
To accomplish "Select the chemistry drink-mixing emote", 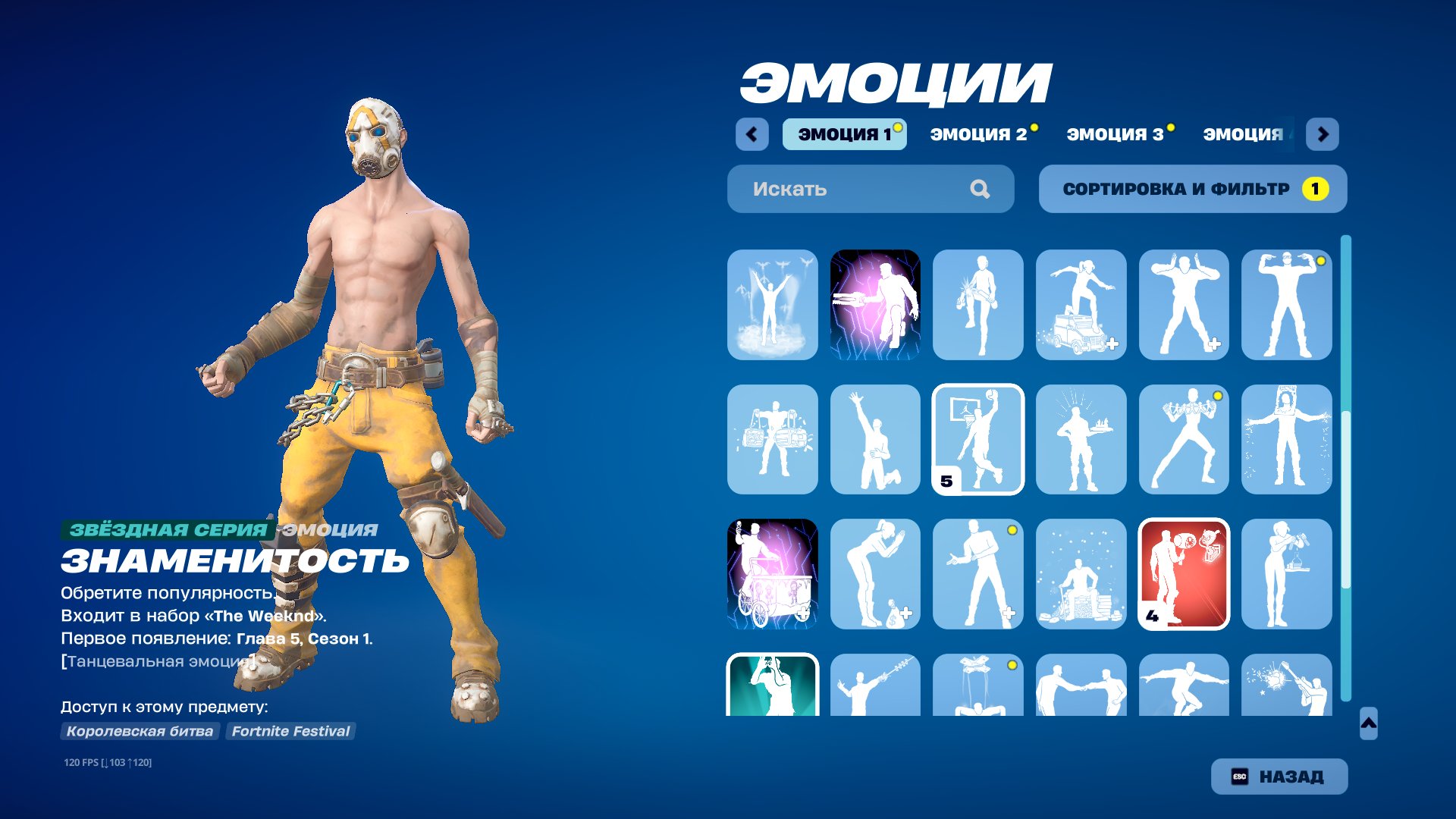I will coord(1288,574).
